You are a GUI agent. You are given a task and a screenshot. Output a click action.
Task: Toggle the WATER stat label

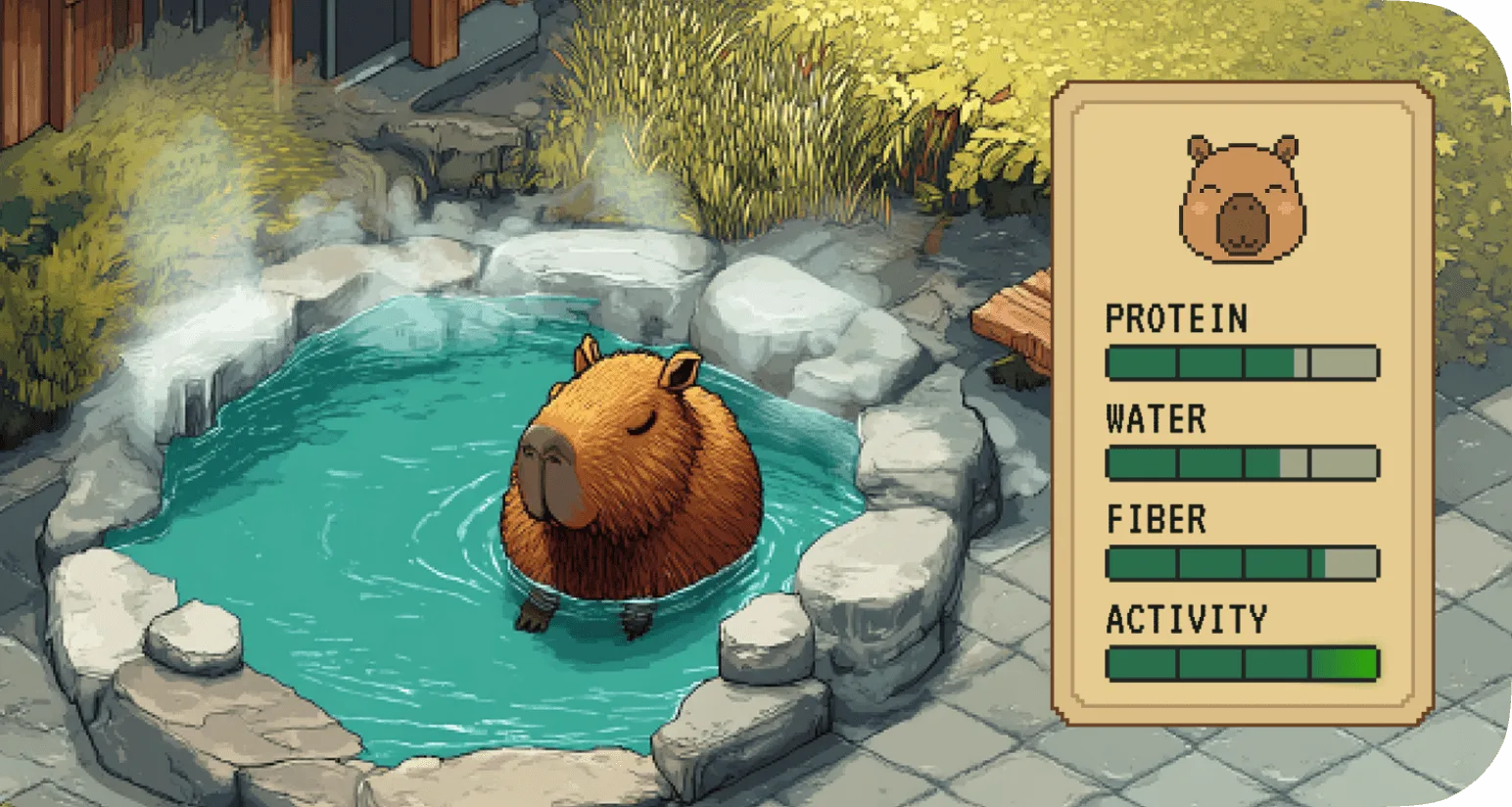1156,419
